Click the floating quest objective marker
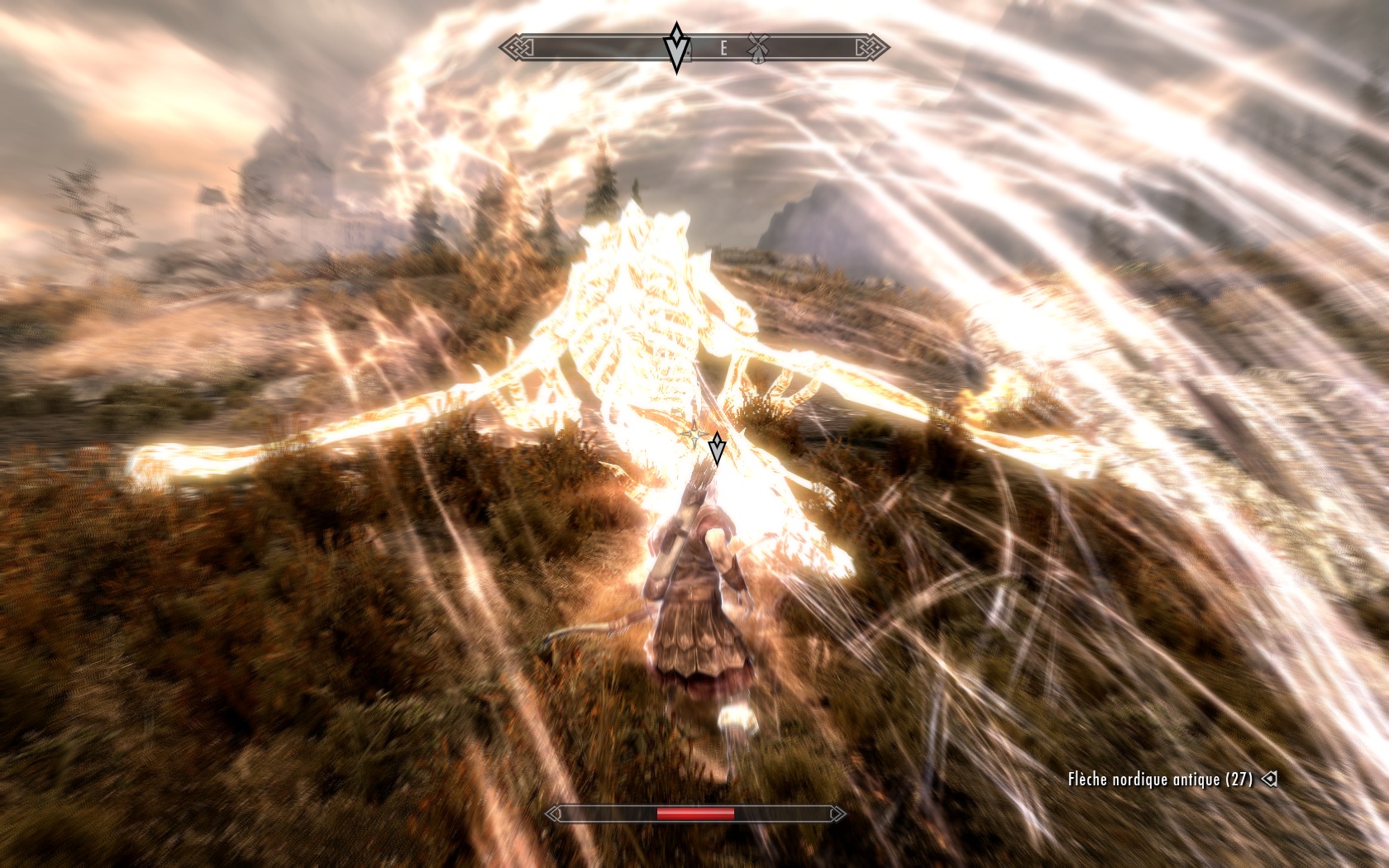The image size is (1389, 868). tap(717, 447)
